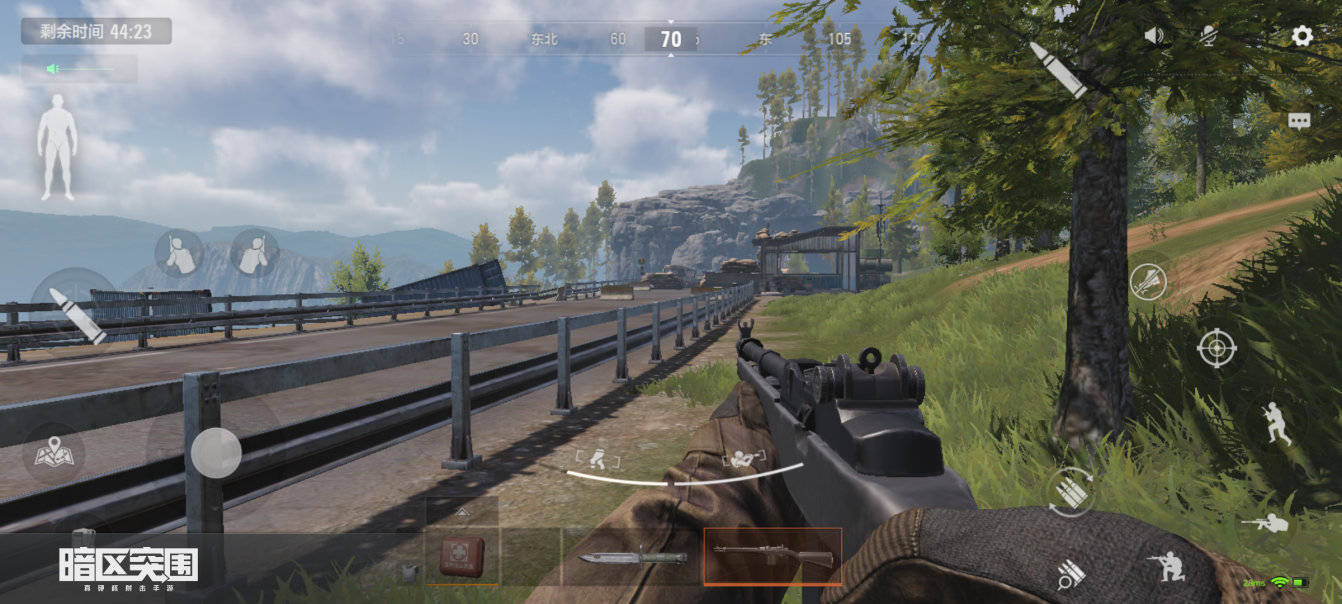Image resolution: width=1342 pixels, height=604 pixels.
Task: Tap the left-side bullet fire button
Action: click(77, 315)
